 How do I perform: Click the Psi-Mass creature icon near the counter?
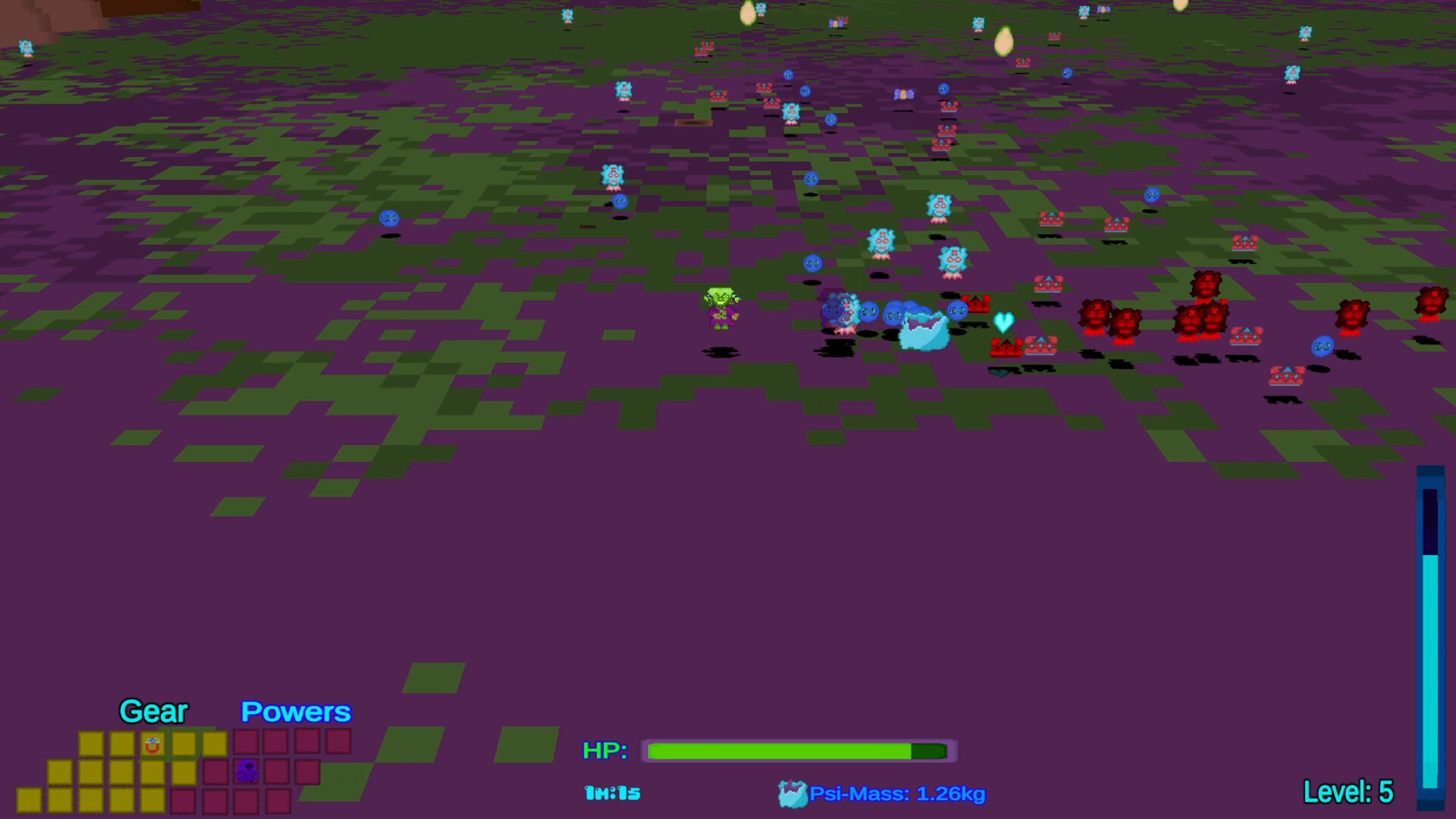pyautogui.click(x=792, y=793)
